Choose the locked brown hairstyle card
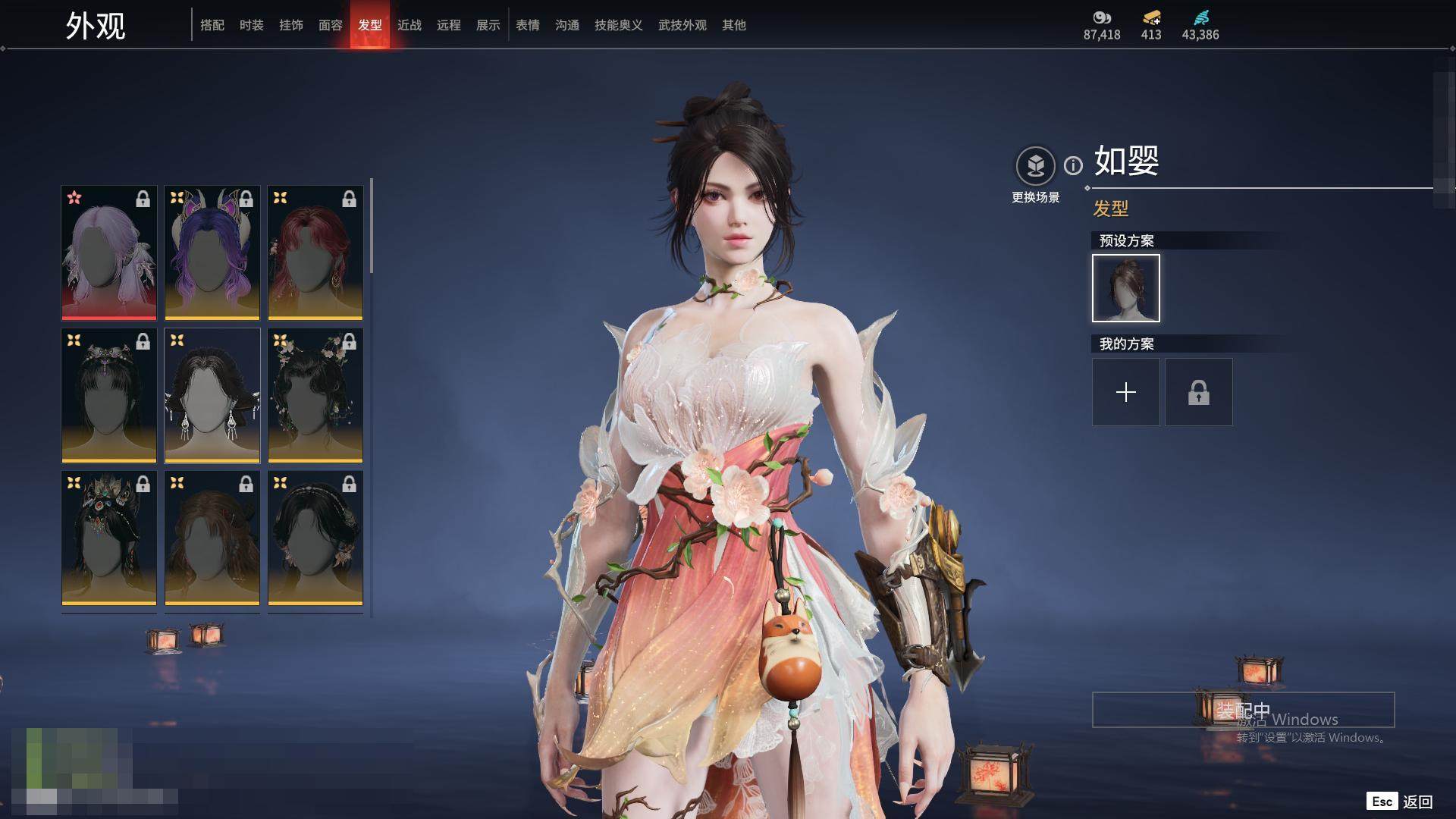The width and height of the screenshot is (1456, 819). click(212, 538)
